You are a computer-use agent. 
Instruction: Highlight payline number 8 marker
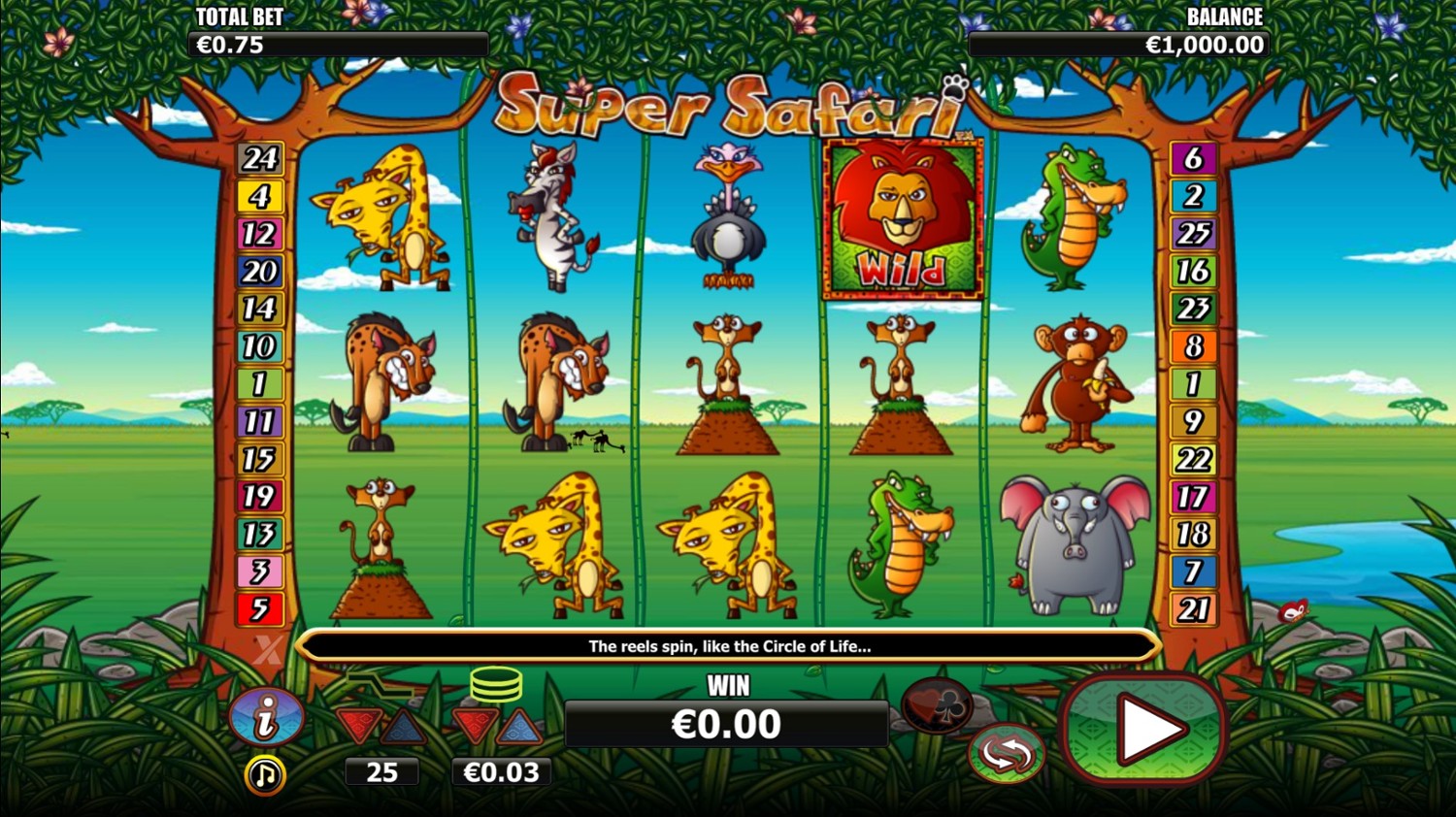pyautogui.click(x=1193, y=346)
